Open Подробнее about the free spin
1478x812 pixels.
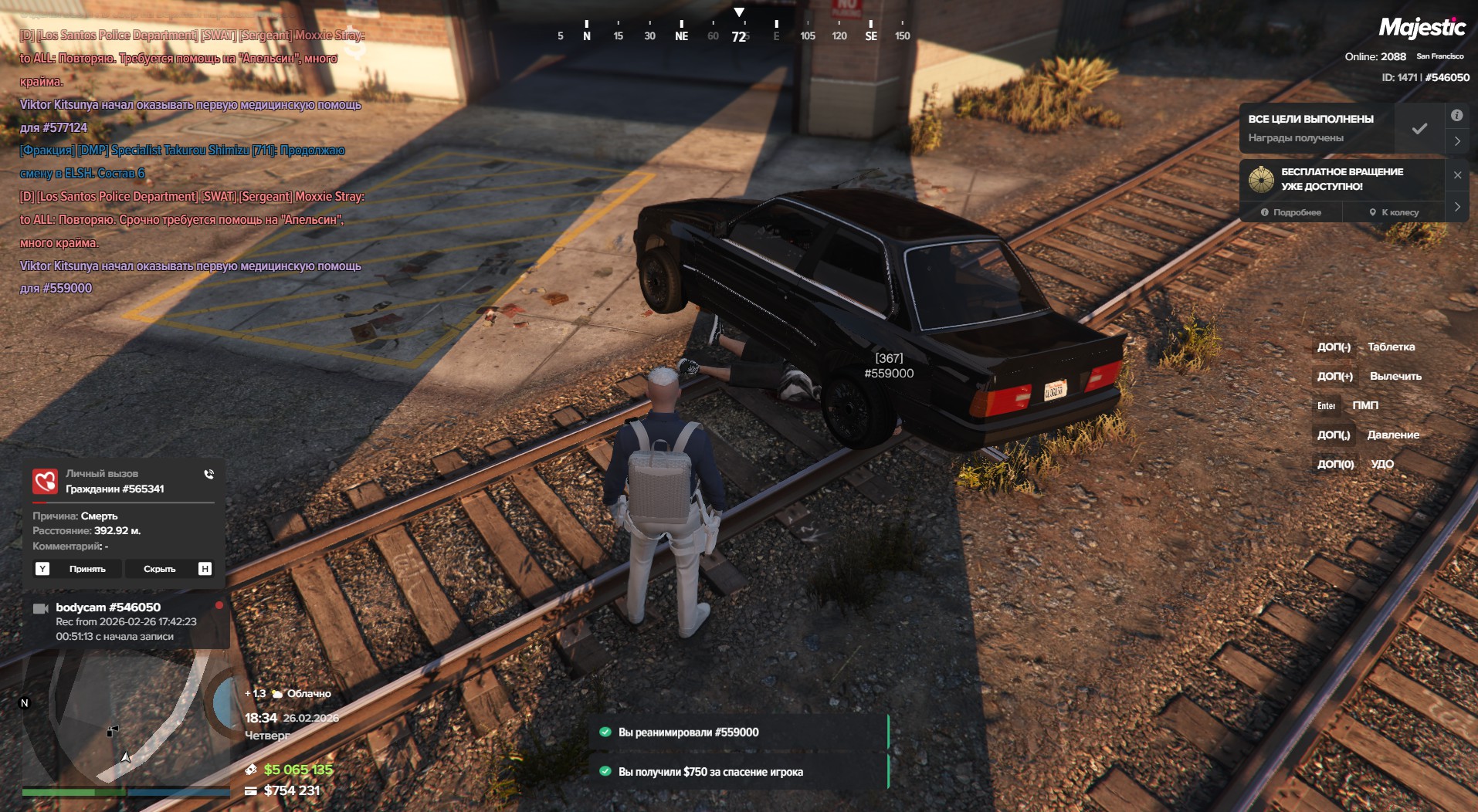coord(1291,212)
